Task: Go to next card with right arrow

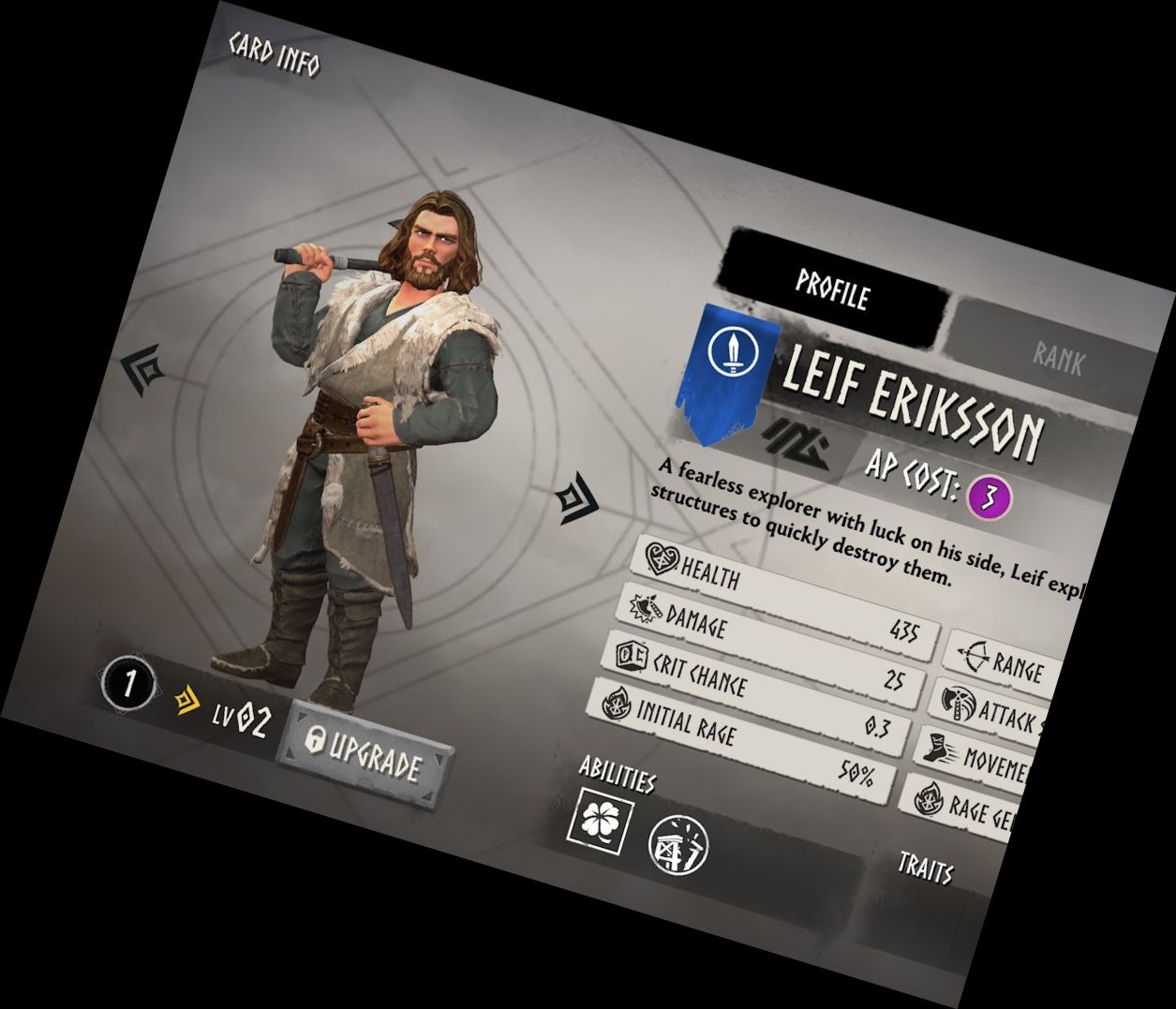Action: click(576, 500)
